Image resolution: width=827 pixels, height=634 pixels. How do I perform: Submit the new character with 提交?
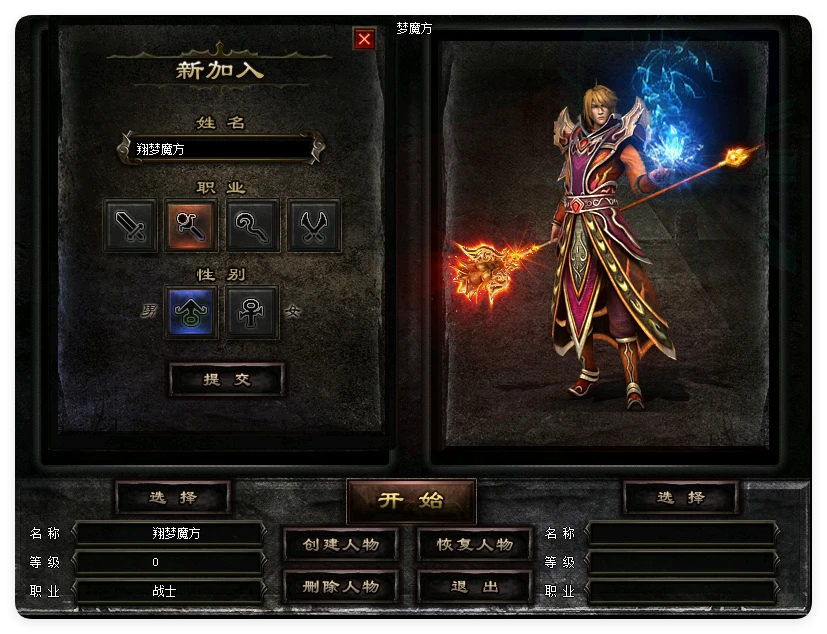coord(226,379)
